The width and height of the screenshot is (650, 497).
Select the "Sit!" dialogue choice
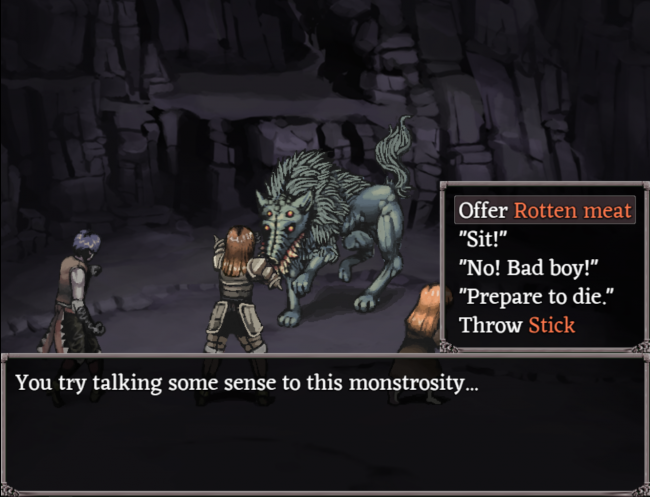(483, 239)
